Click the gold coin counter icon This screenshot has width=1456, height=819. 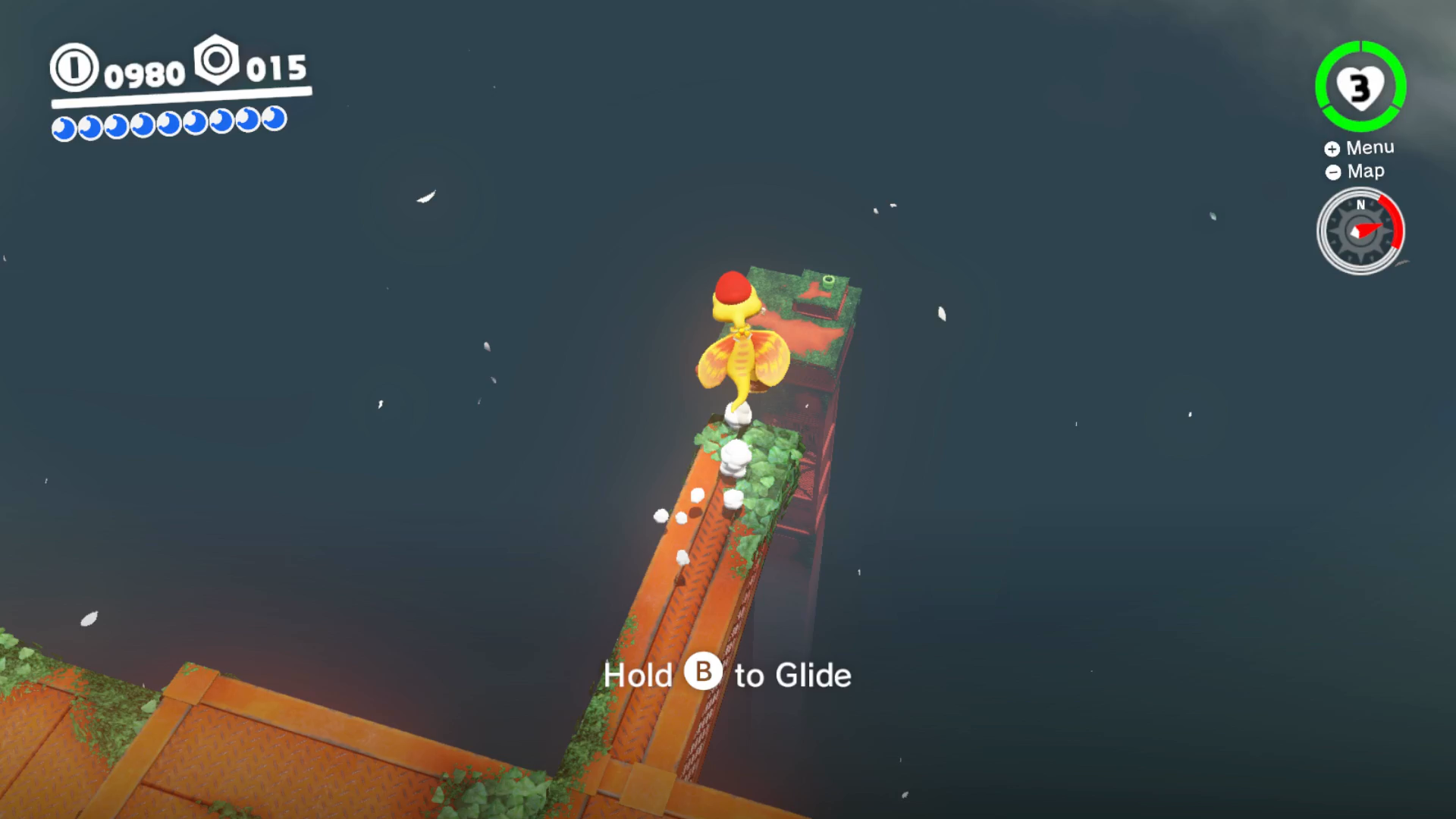[x=74, y=68]
